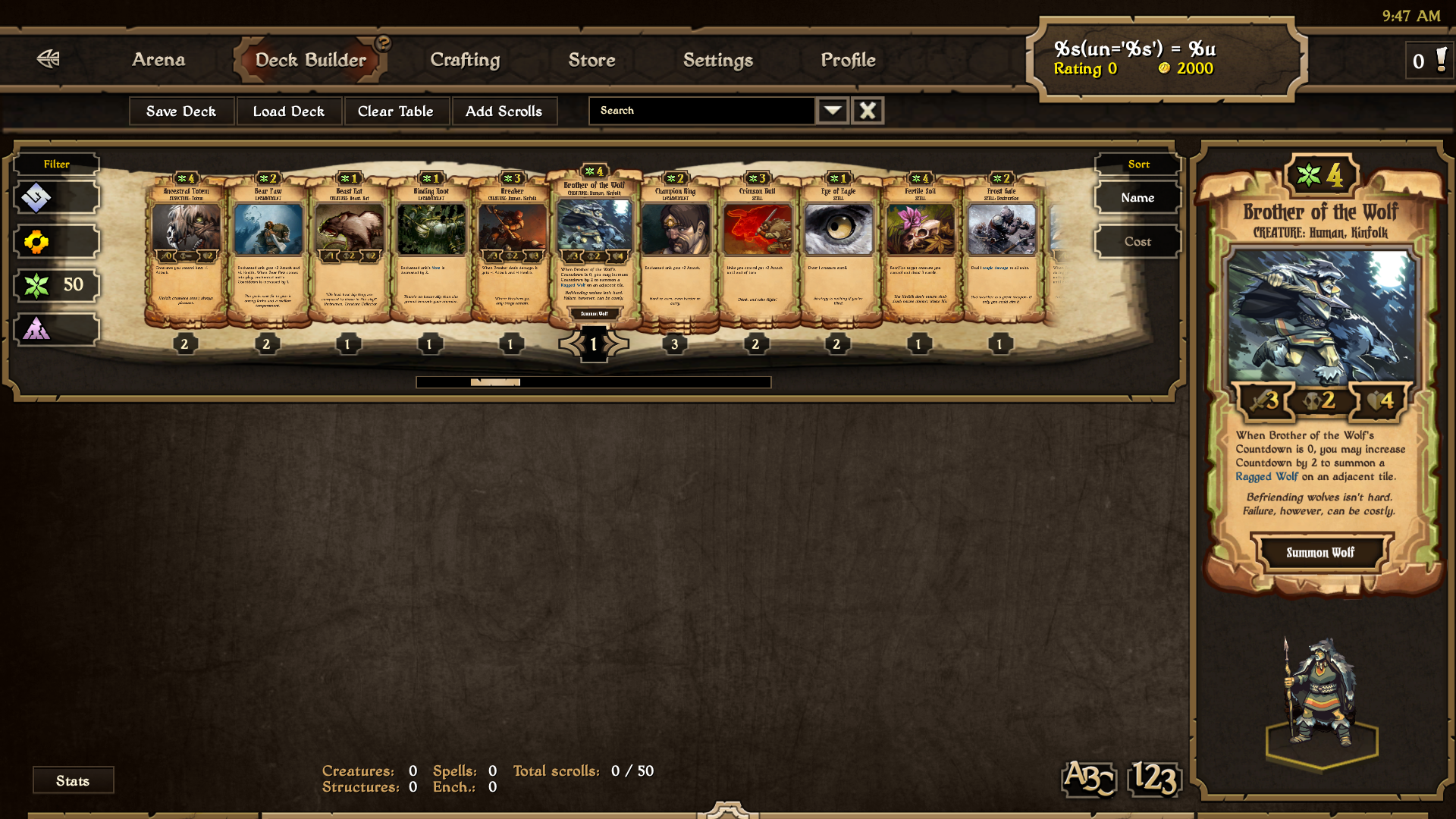Open the search dropdown arrow
This screenshot has width=1456, height=819.
(x=832, y=110)
